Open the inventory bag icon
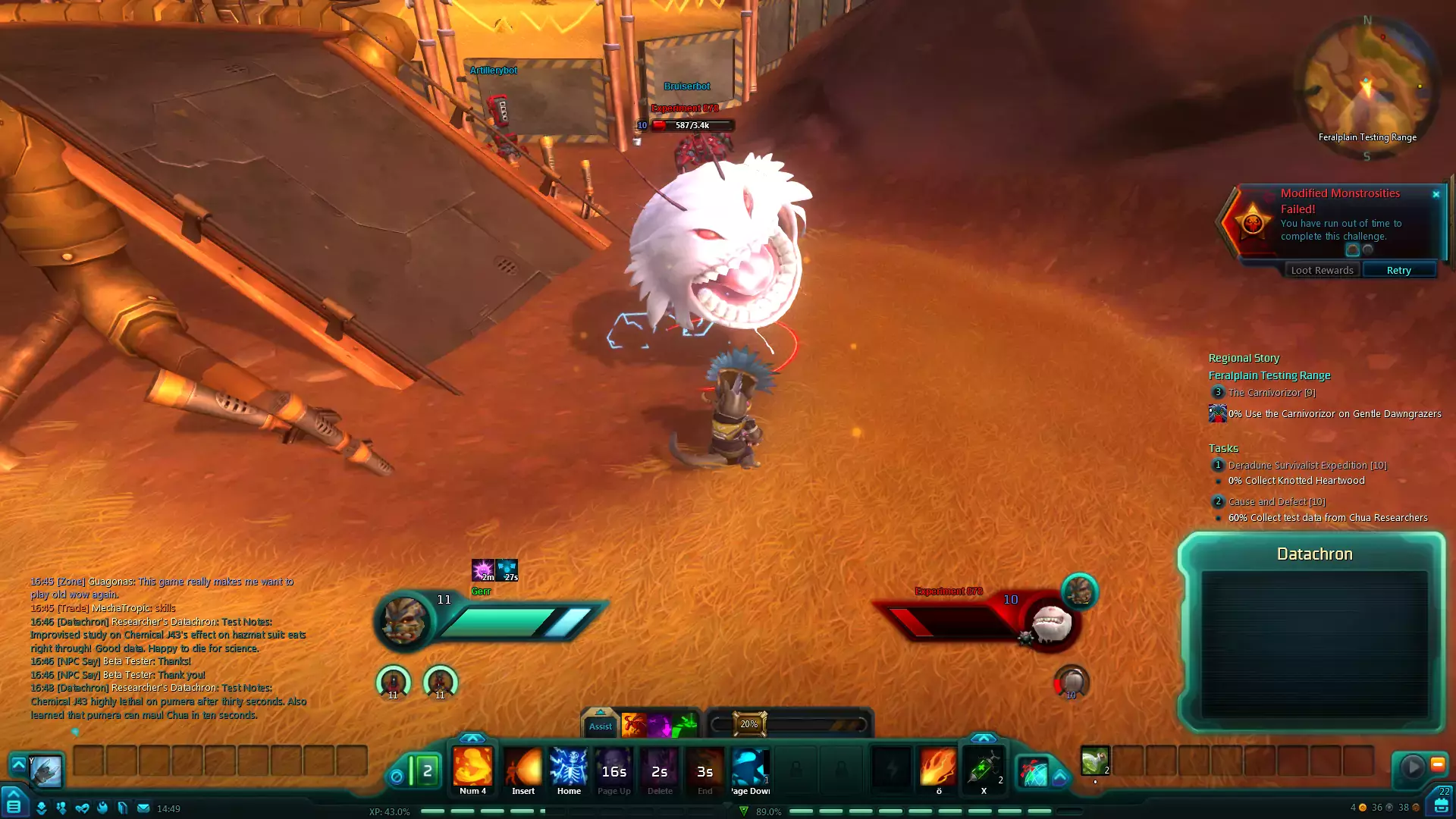1456x819 pixels. coord(1441,806)
